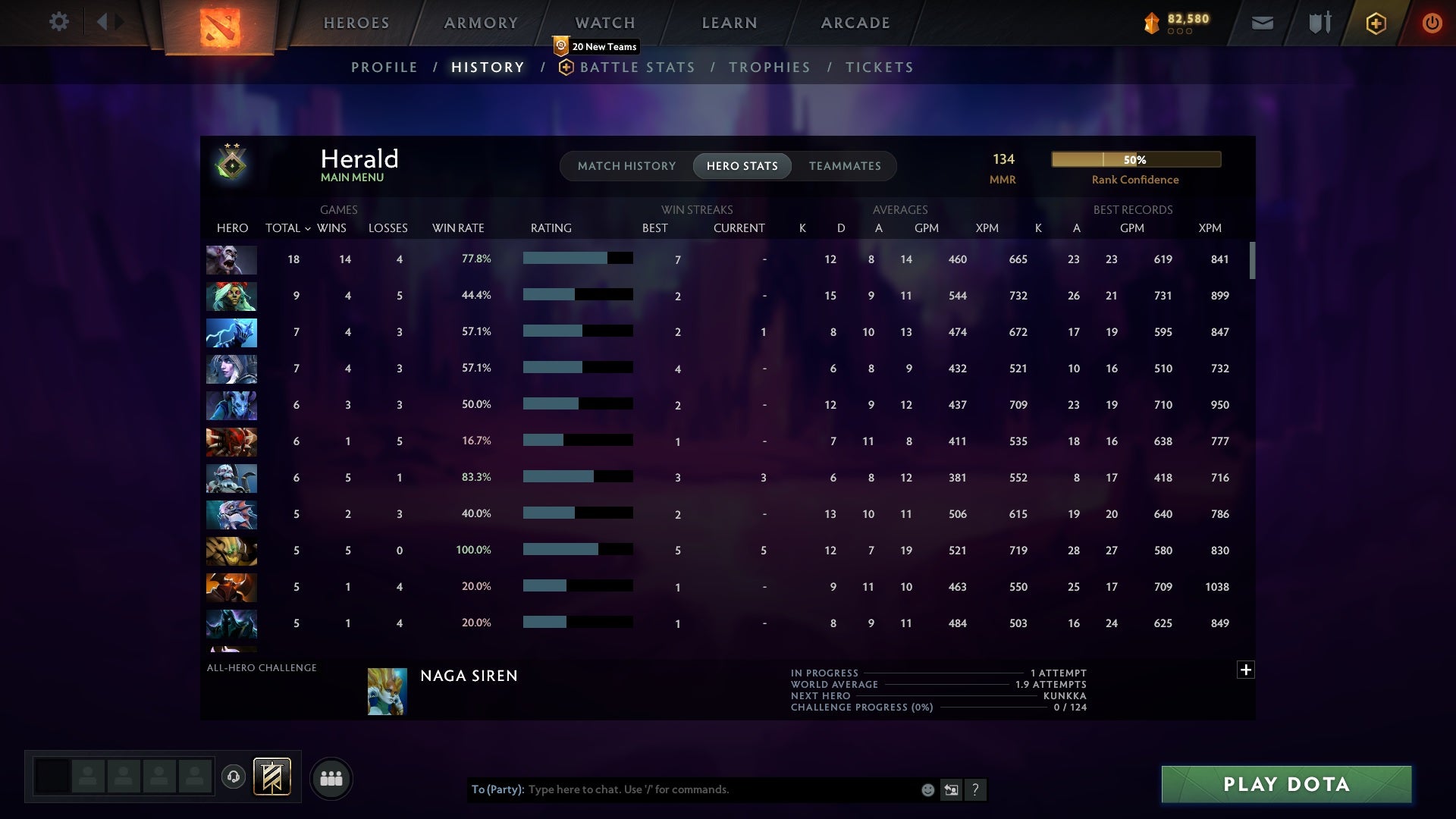The width and height of the screenshot is (1456, 819).
Task: Click the battle pass banner icon near party slots
Action: click(273, 778)
